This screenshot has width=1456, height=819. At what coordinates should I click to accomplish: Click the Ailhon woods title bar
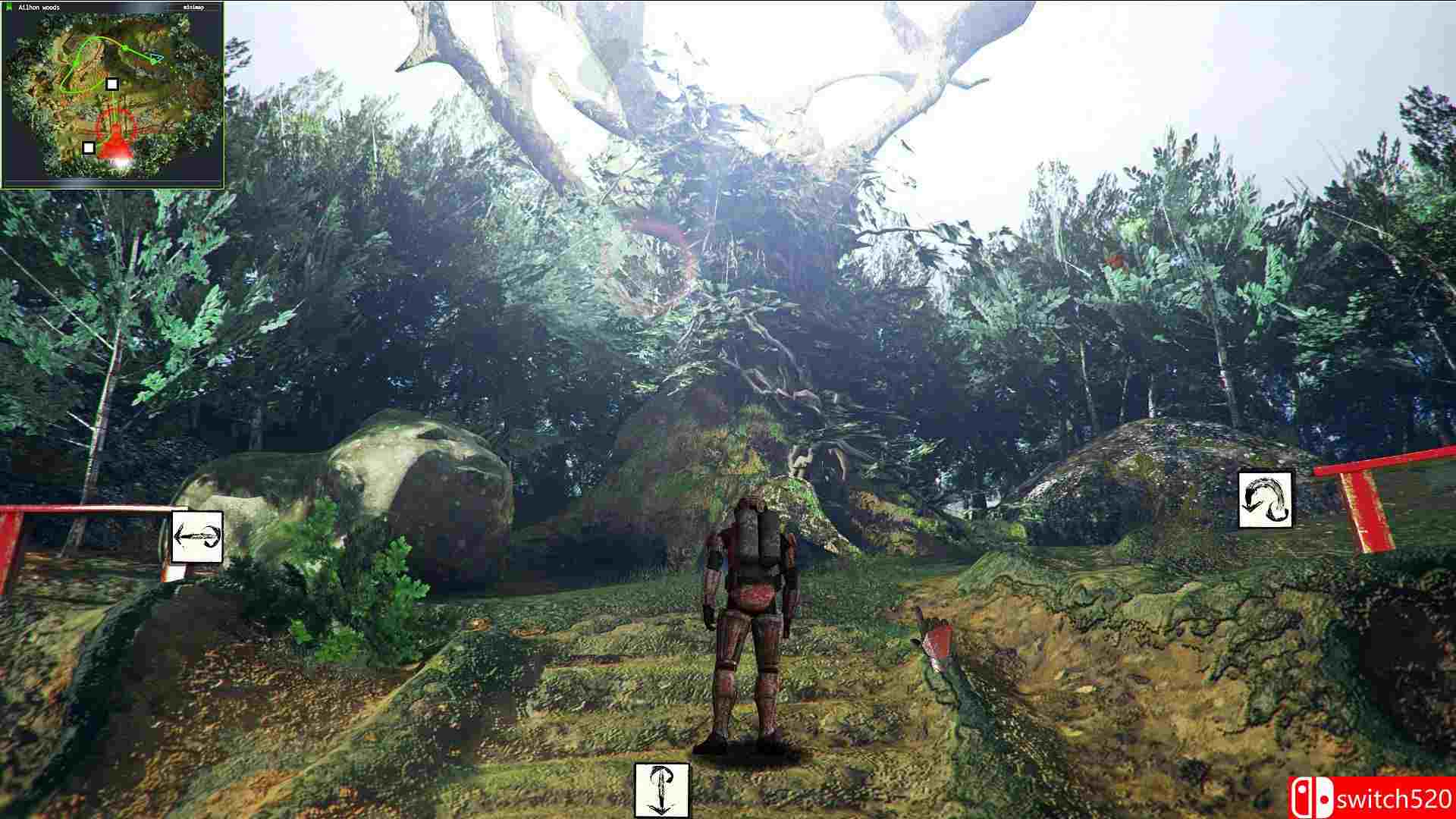39,7
